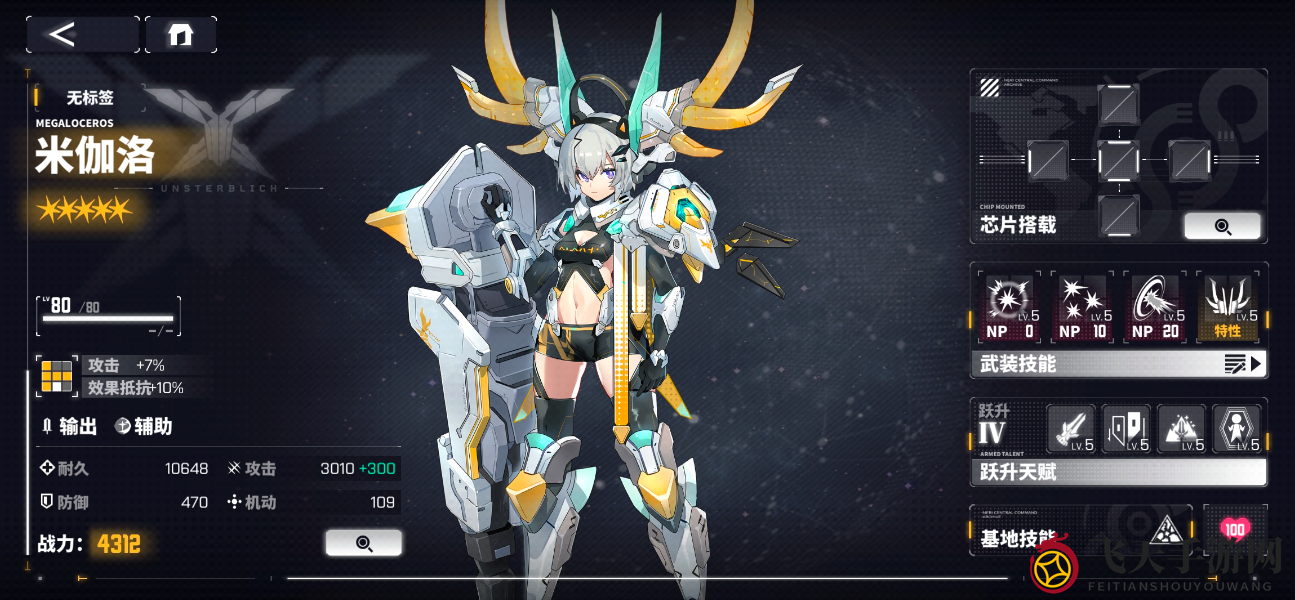
Task: Select the NP 20 skill icon
Action: point(1156,307)
